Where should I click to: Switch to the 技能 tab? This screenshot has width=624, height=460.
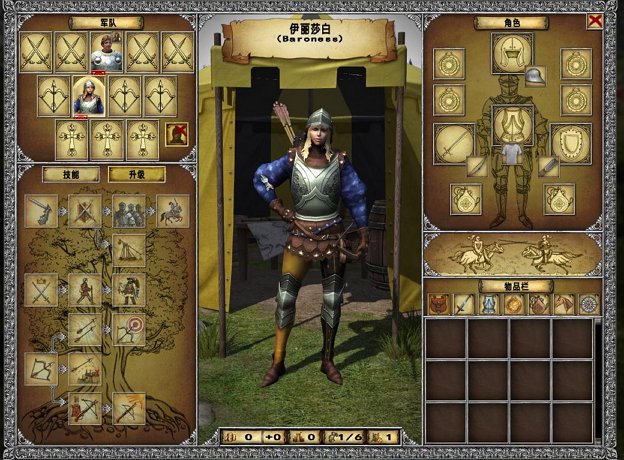coord(70,174)
